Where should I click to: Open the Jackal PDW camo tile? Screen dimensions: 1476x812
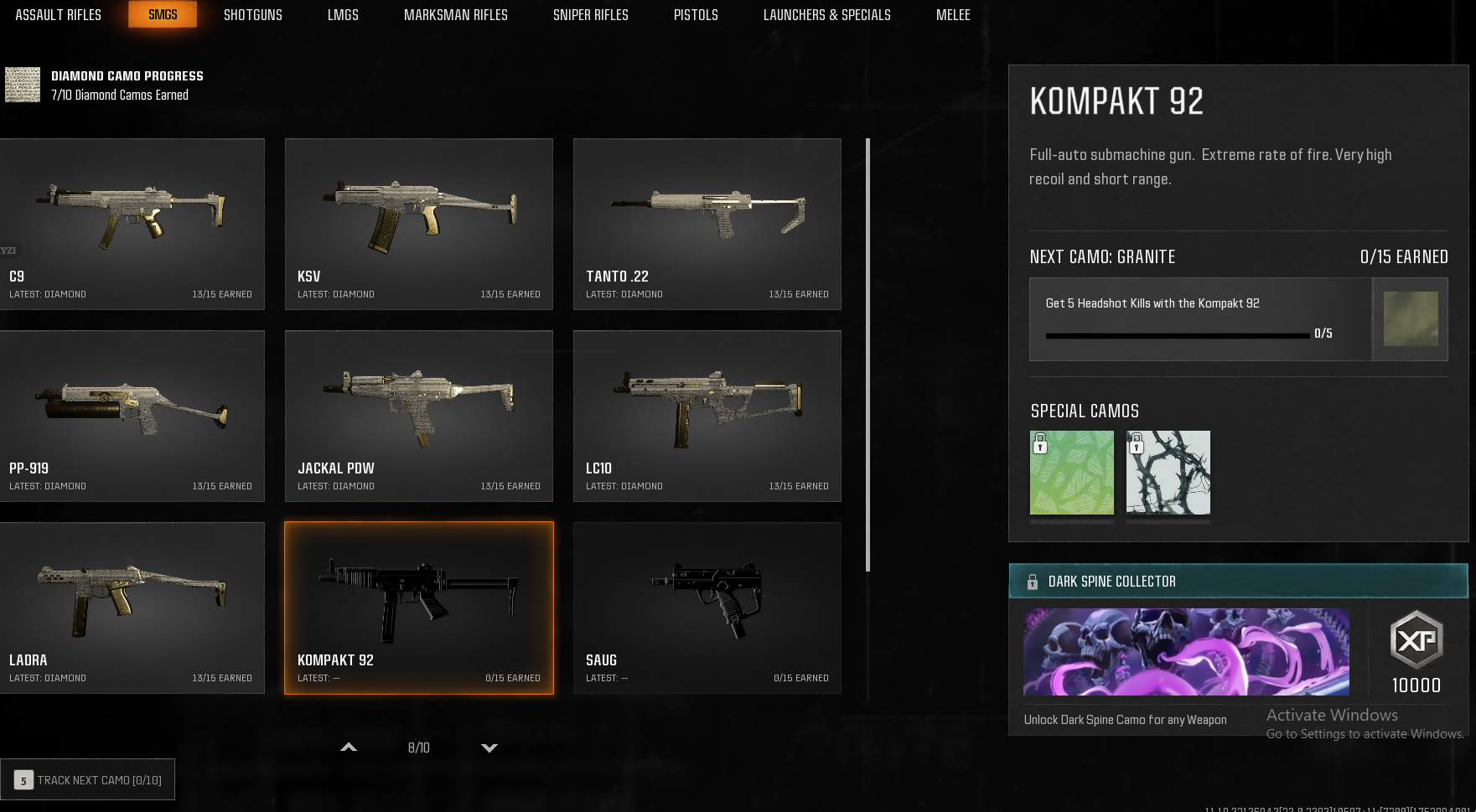[418, 416]
